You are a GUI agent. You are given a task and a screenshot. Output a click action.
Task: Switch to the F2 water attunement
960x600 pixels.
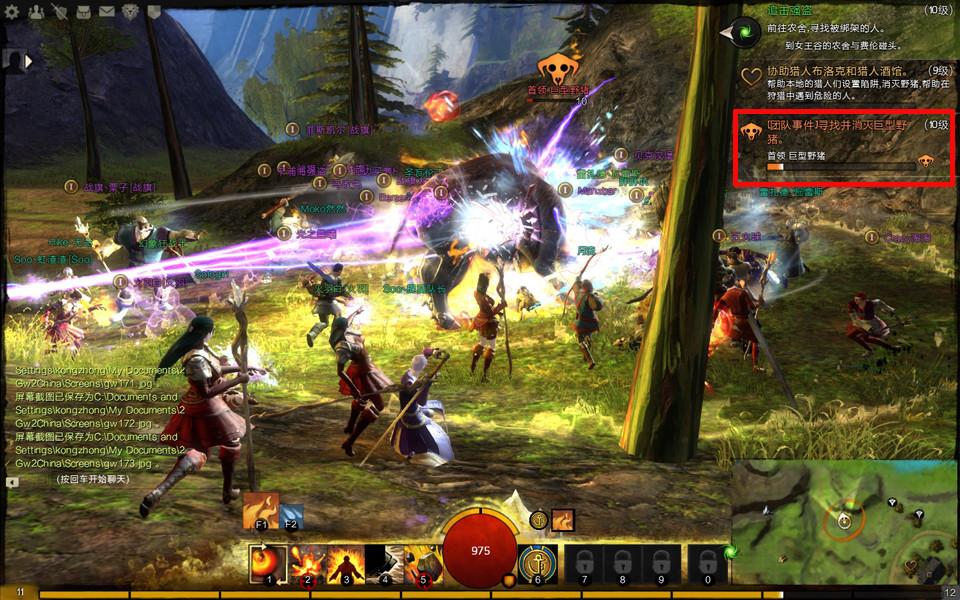[292, 516]
